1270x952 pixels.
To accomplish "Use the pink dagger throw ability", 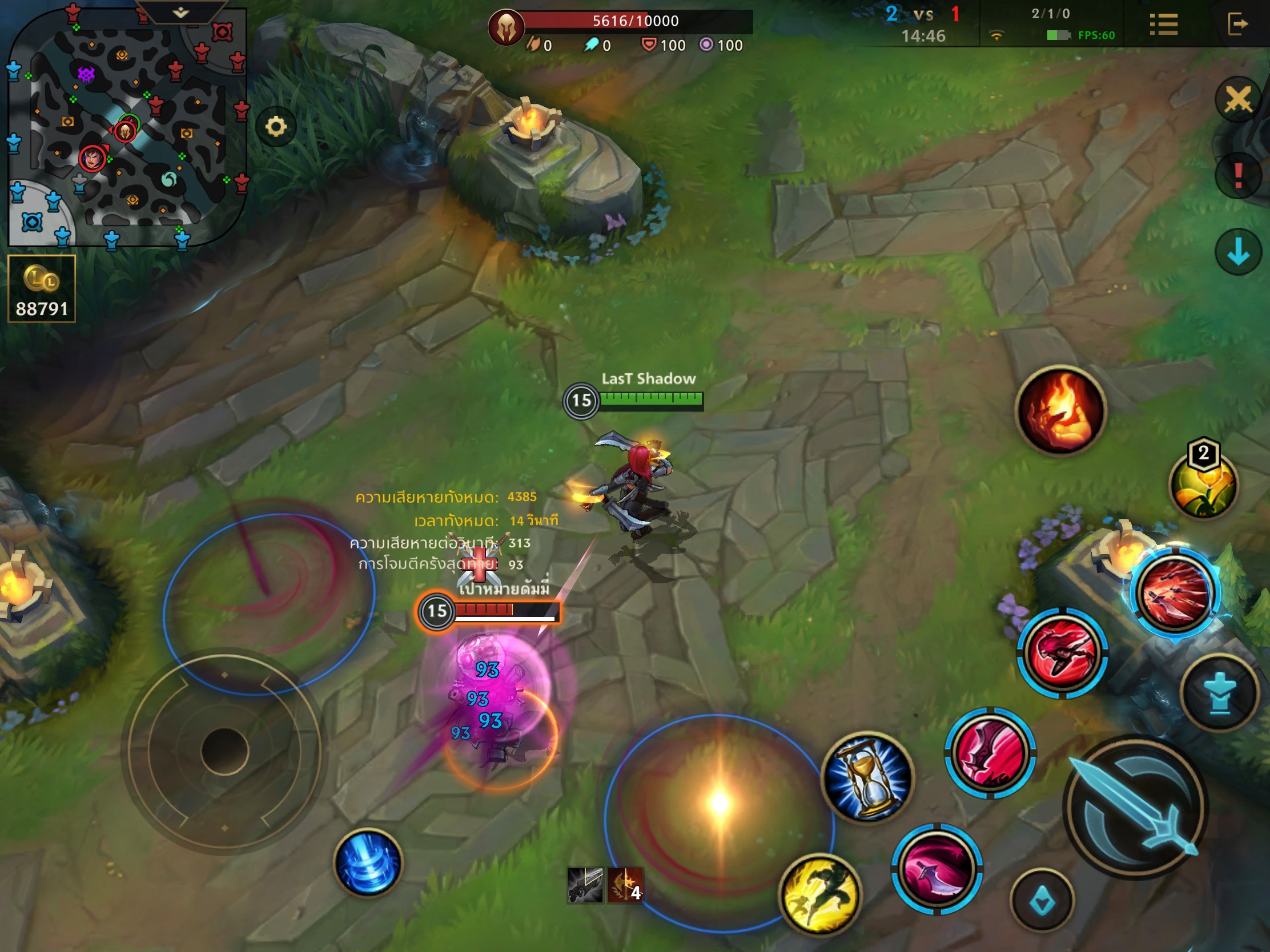I will coord(937,869).
